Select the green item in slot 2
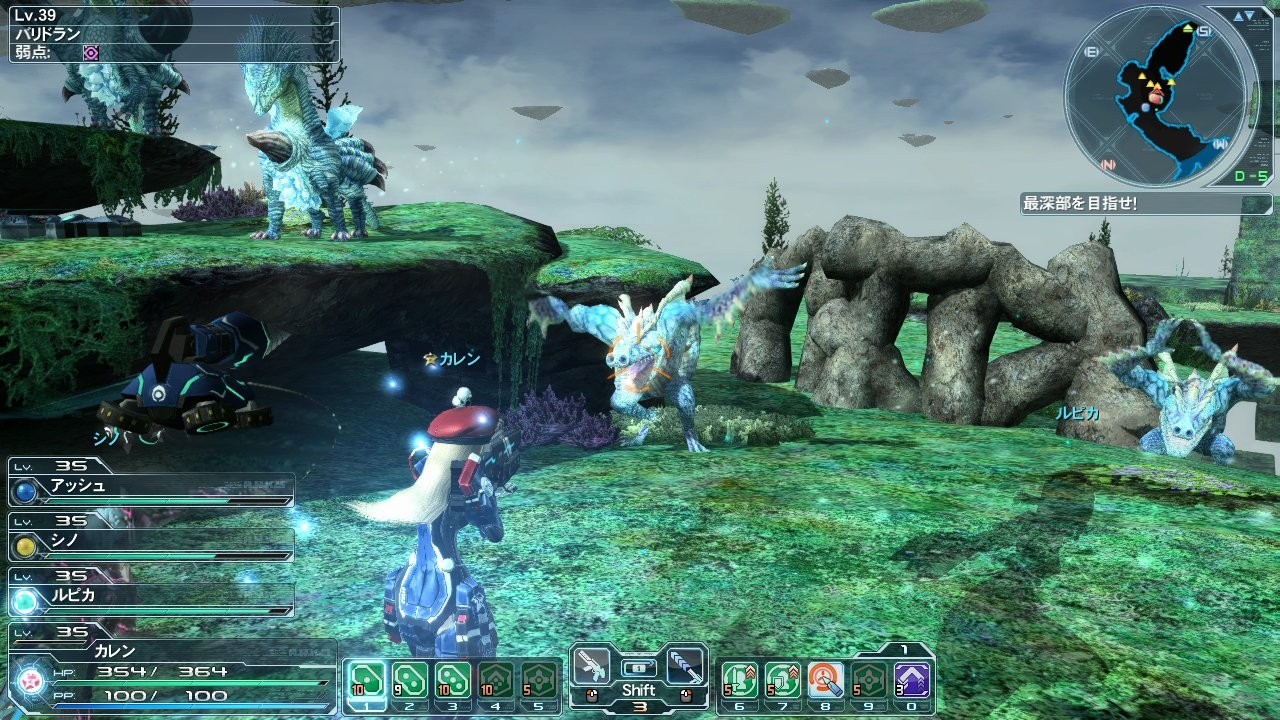The width and height of the screenshot is (1280, 720). [x=409, y=680]
